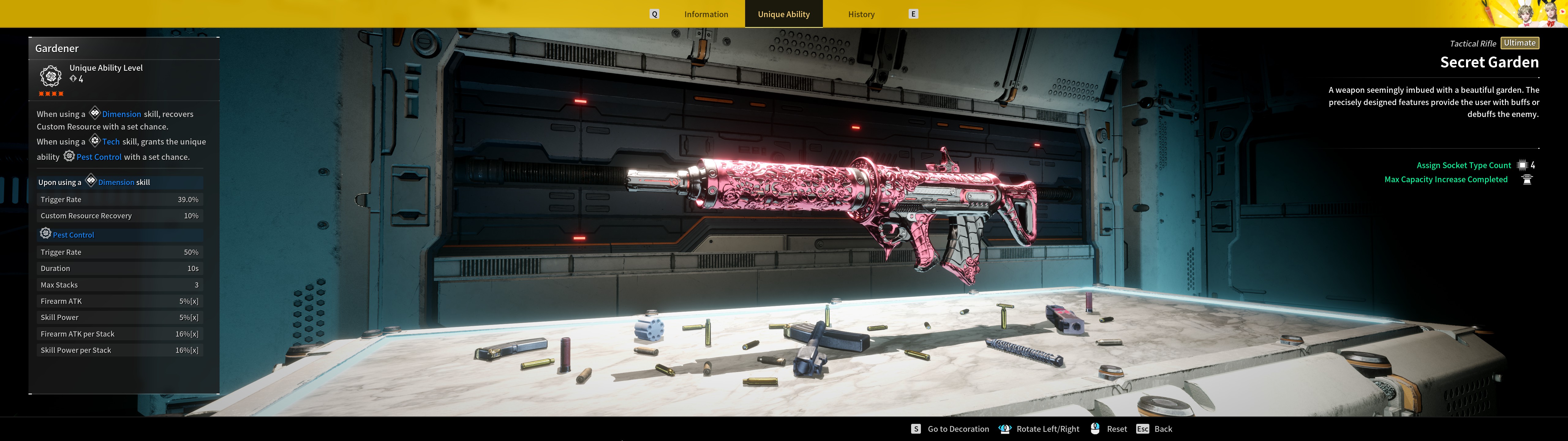Open the Pest Control ability link in description
The width and height of the screenshot is (1568, 441).
tap(99, 156)
